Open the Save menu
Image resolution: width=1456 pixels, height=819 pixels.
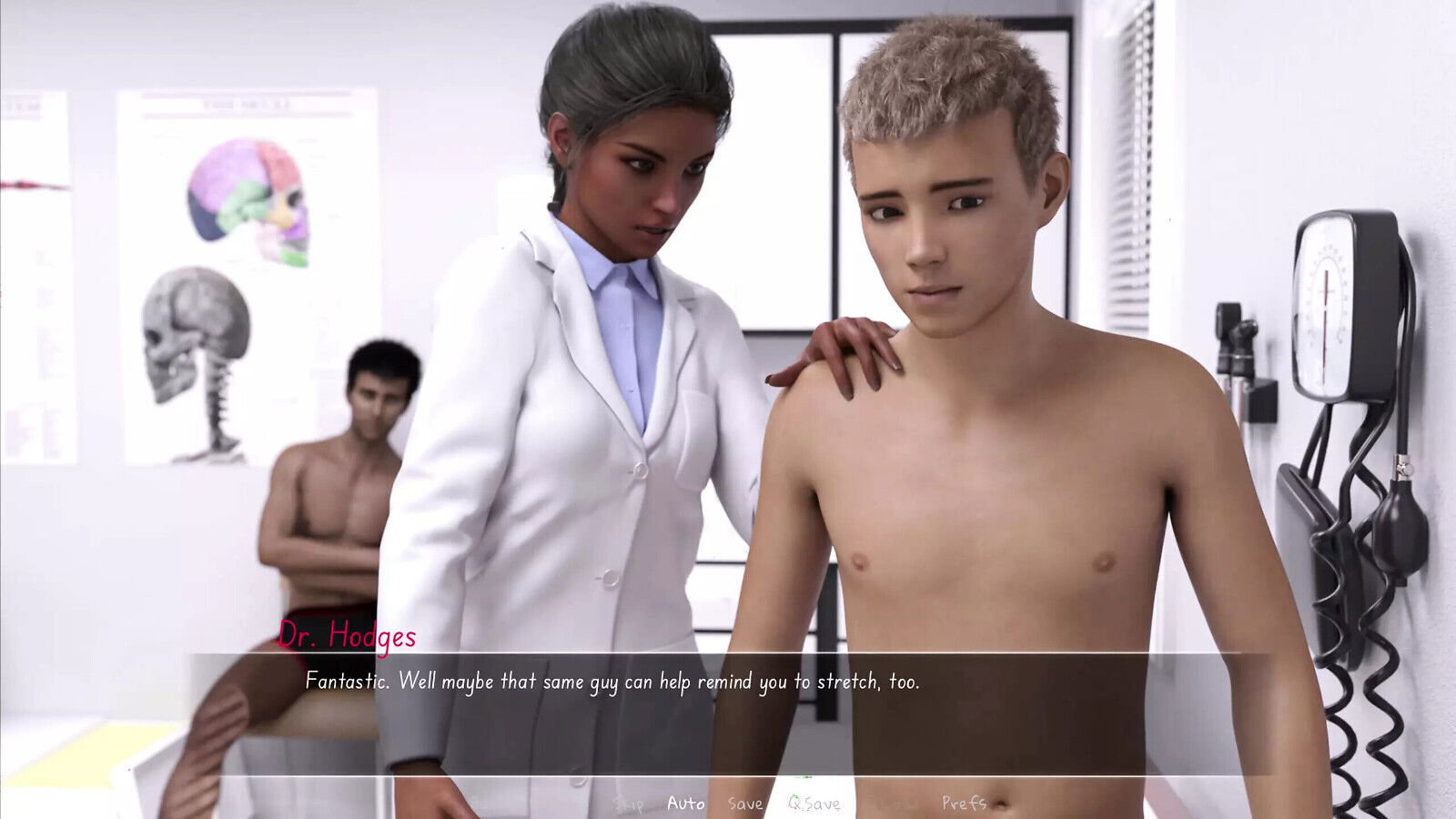[x=745, y=803]
